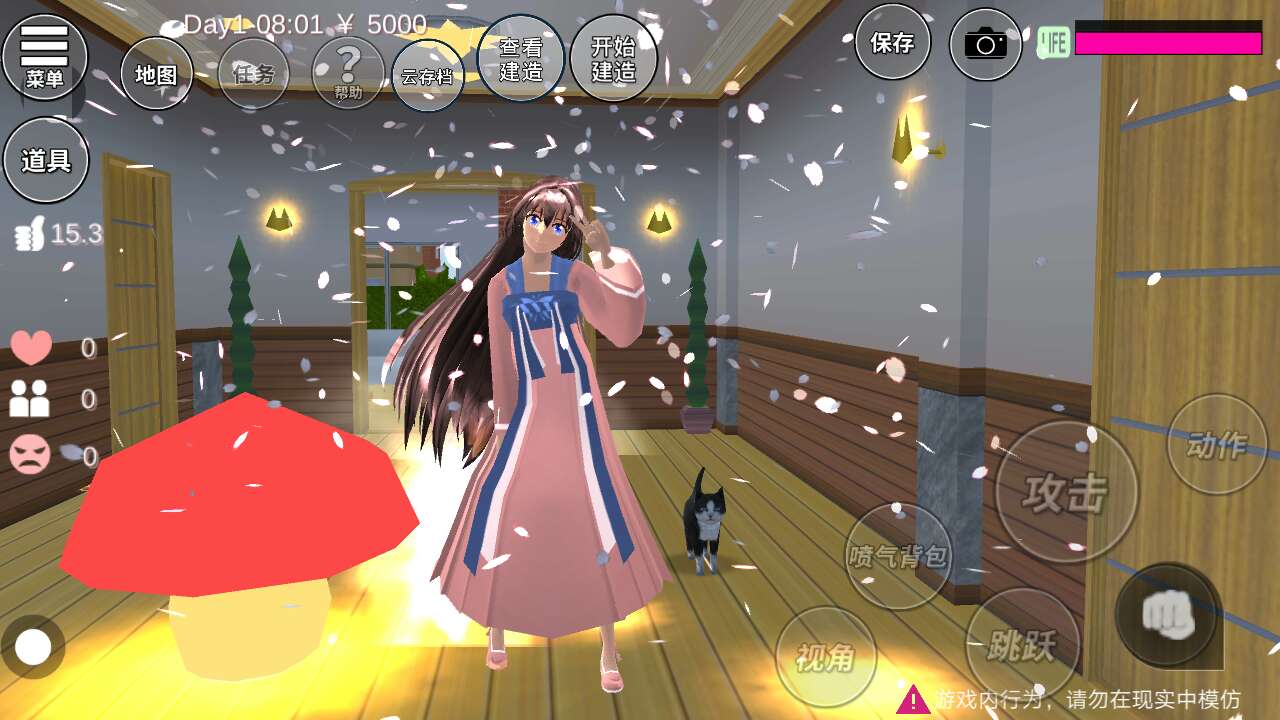Tap the fist punch icon
Screen dimensions: 1280x720
pyautogui.click(x=1167, y=614)
